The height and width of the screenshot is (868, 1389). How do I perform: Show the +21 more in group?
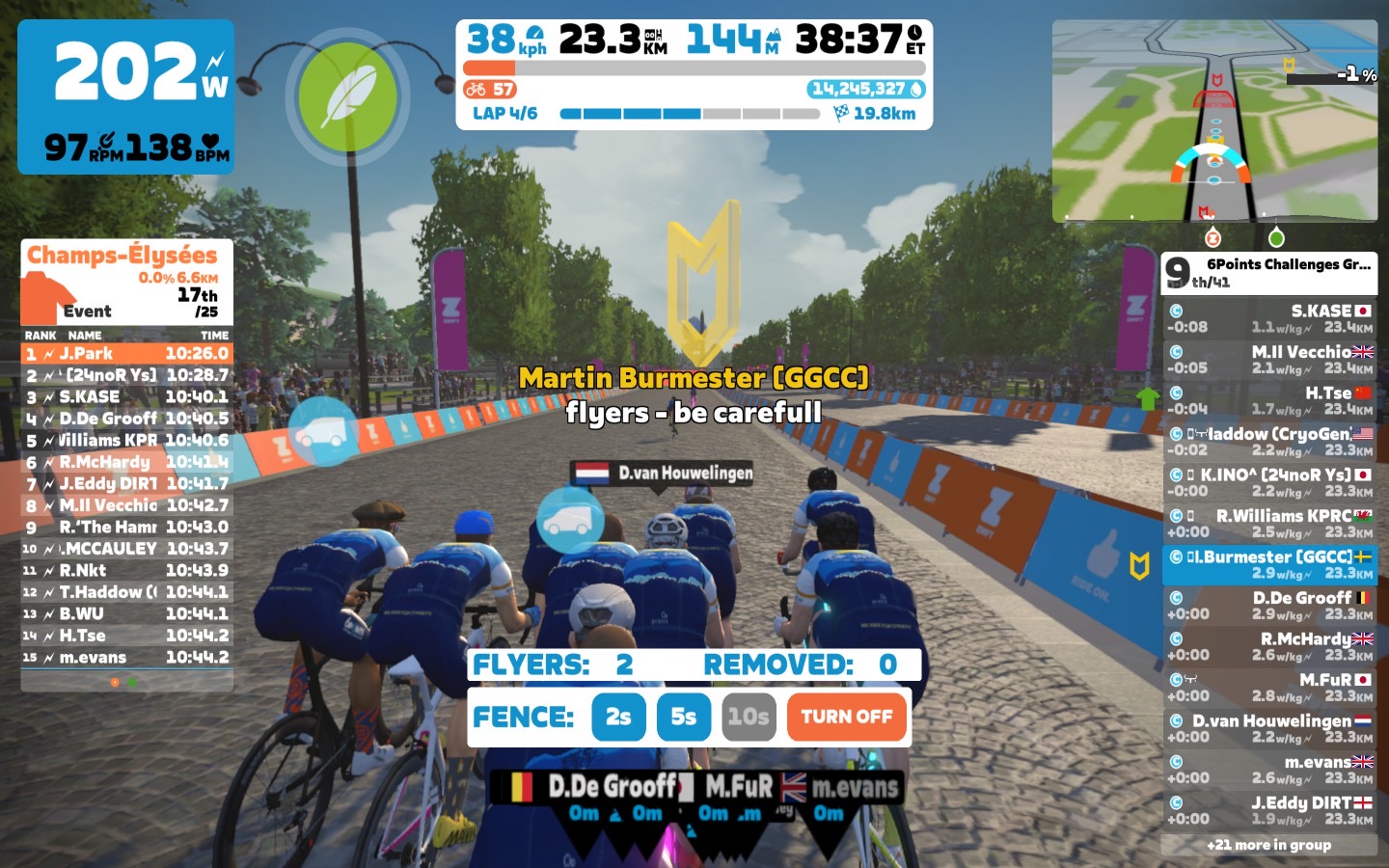[x=1268, y=845]
